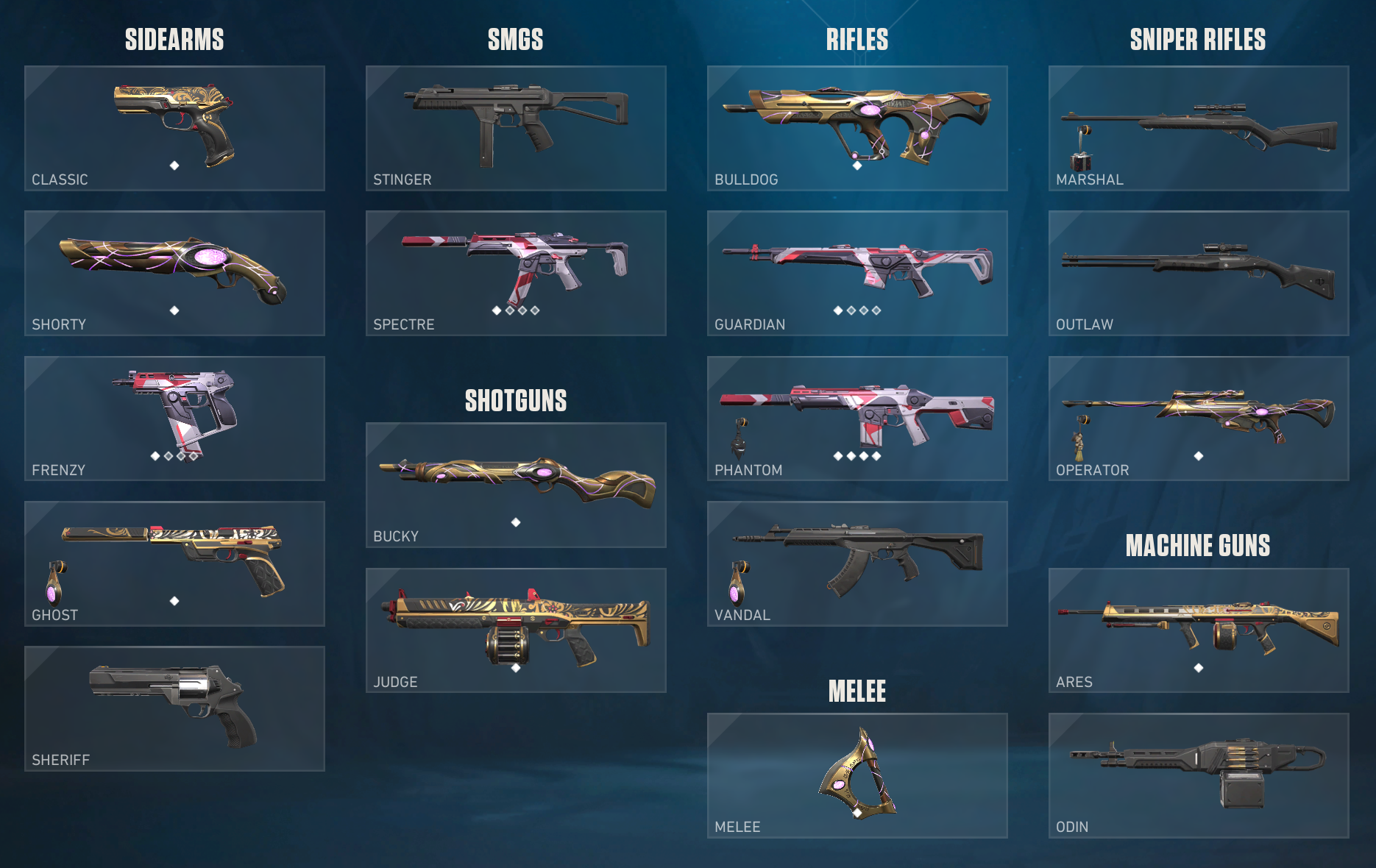This screenshot has width=1376, height=868.
Task: Choose the Spectre SMG slot
Action: [516, 273]
